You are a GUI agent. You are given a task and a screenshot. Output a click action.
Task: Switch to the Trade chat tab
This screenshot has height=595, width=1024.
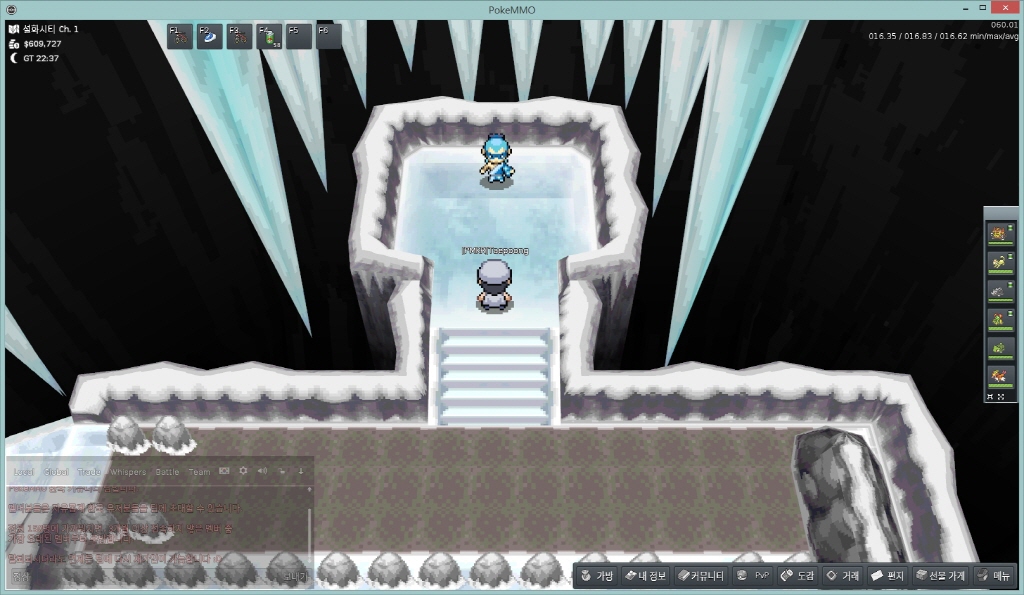point(90,471)
